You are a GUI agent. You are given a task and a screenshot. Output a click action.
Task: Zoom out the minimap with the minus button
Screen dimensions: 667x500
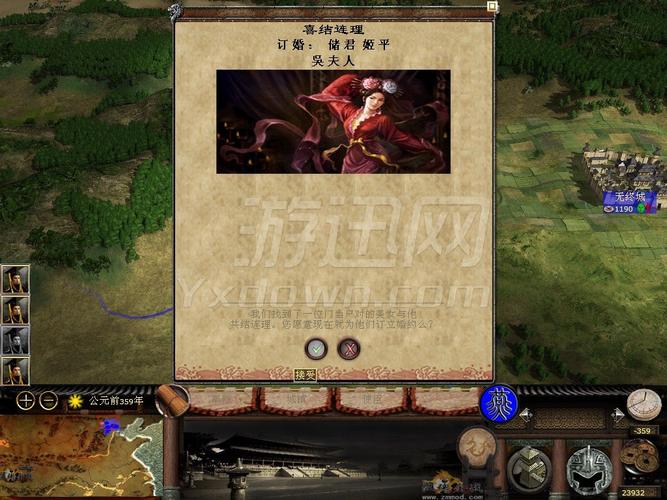pos(47,400)
